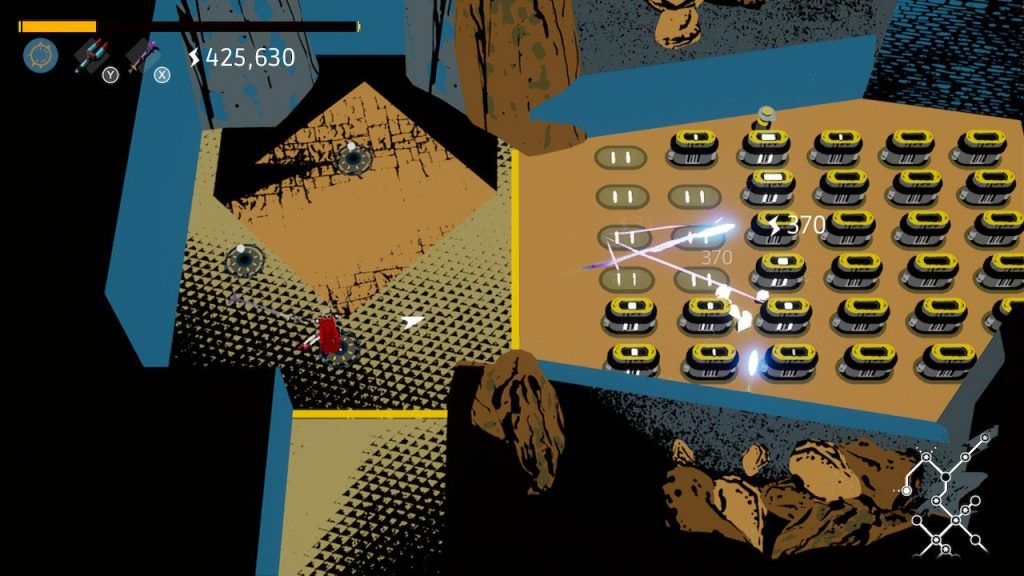Select the circular compass ability icon
The height and width of the screenshot is (576, 1024).
(41, 55)
